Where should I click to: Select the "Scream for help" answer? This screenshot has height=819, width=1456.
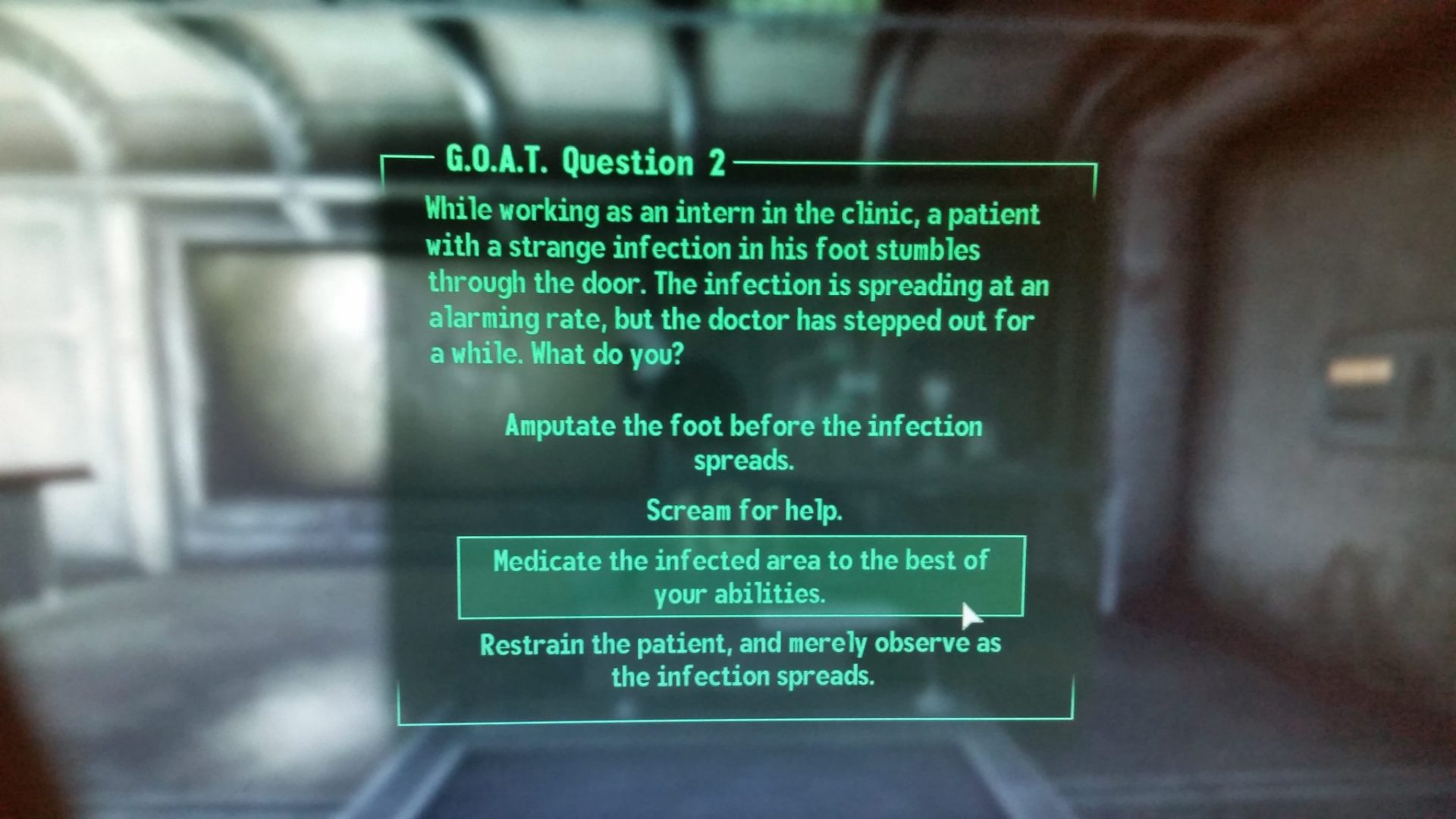click(743, 510)
